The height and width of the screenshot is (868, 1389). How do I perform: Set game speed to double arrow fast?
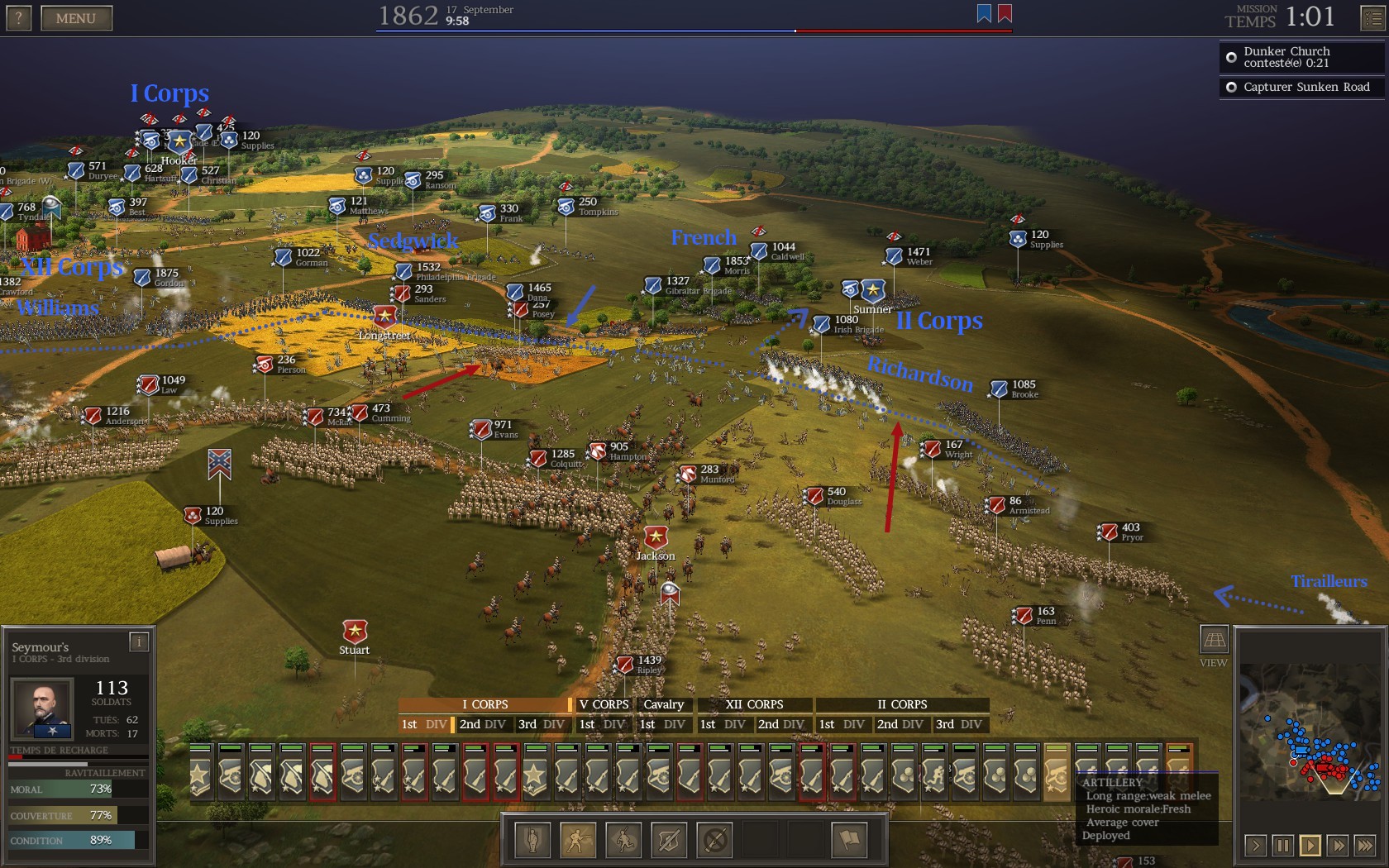[x=1338, y=845]
